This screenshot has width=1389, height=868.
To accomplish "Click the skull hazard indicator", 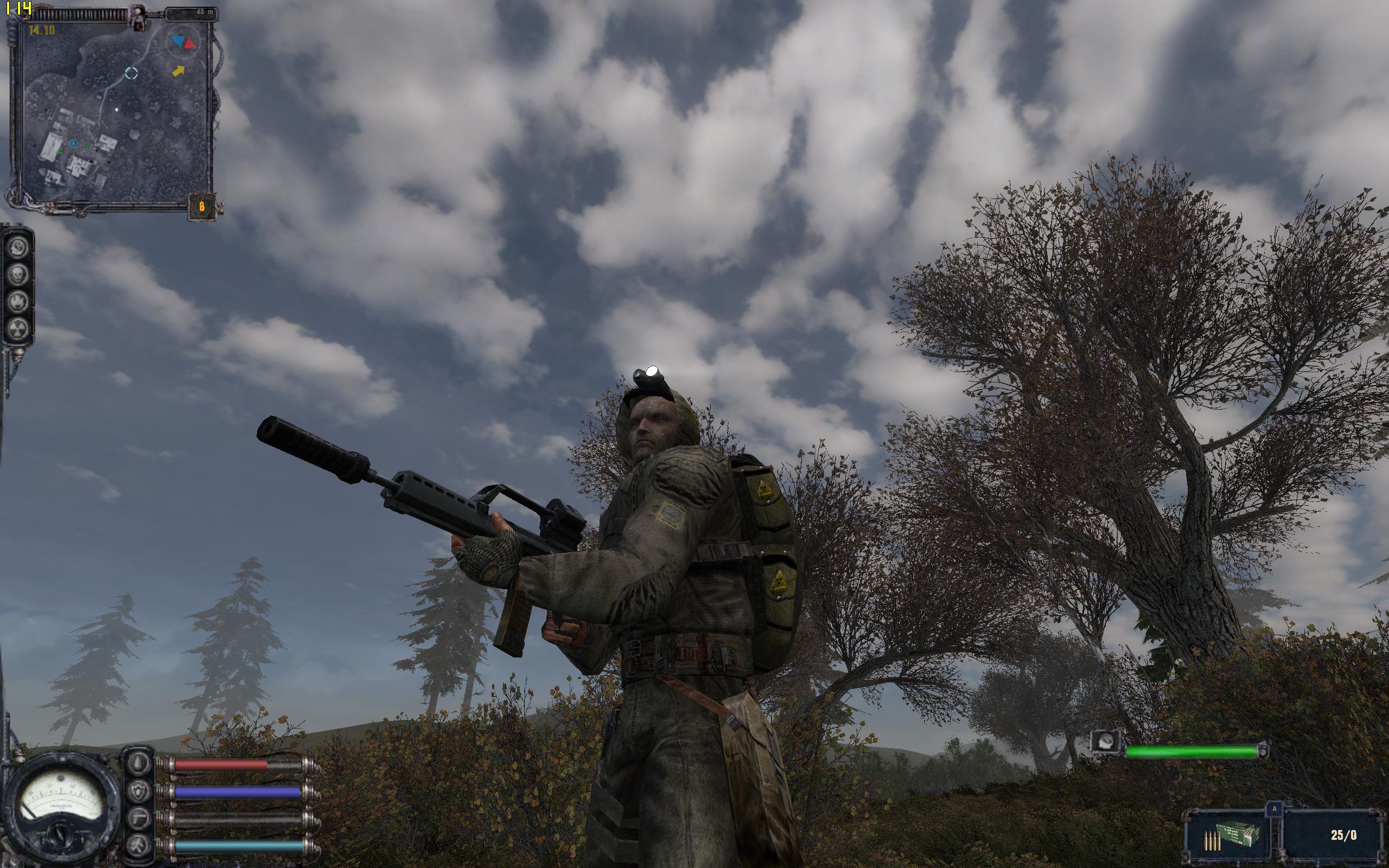I will [18, 275].
